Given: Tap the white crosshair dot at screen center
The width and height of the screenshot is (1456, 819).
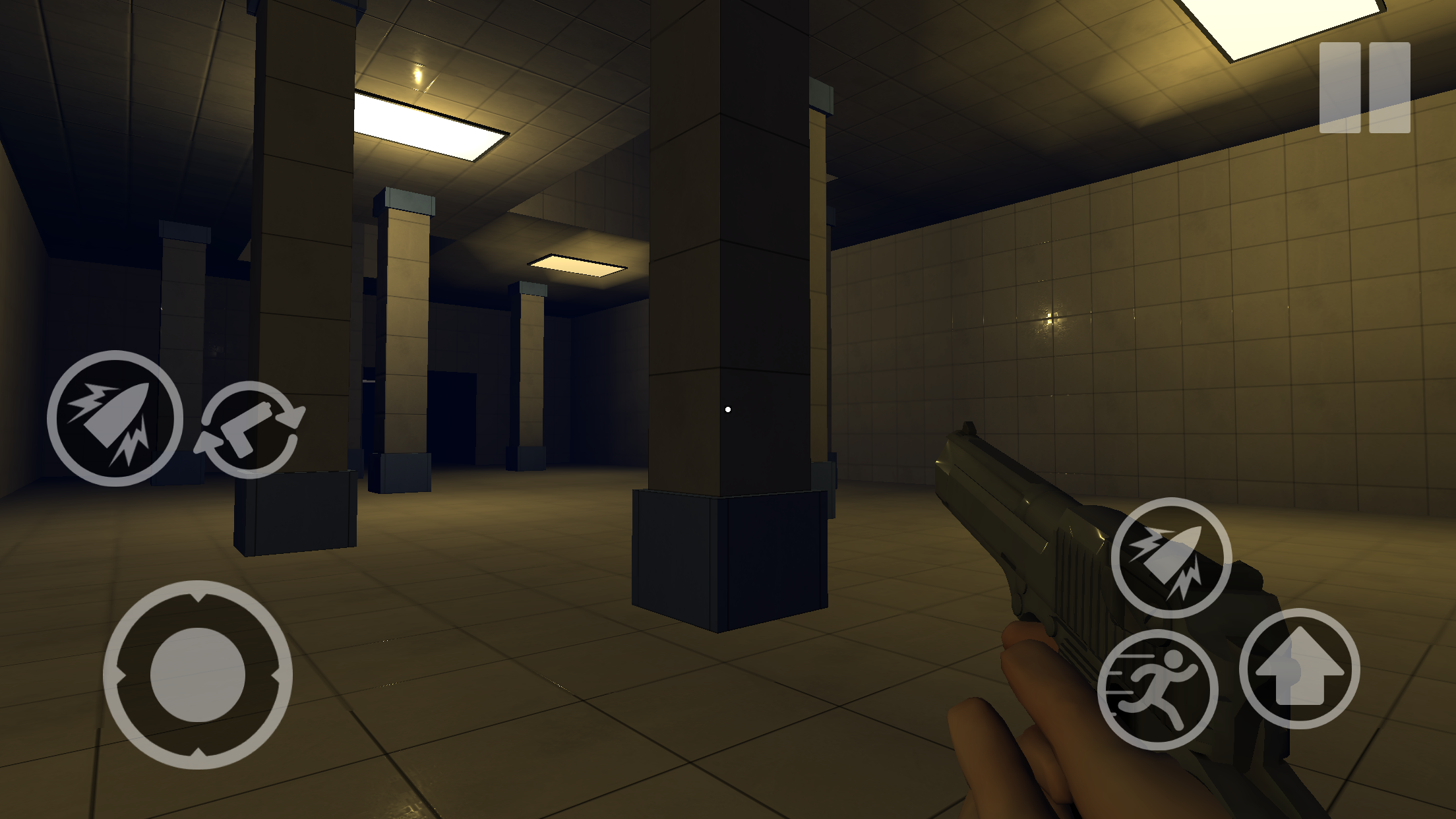Looking at the screenshot, I should 729,409.
